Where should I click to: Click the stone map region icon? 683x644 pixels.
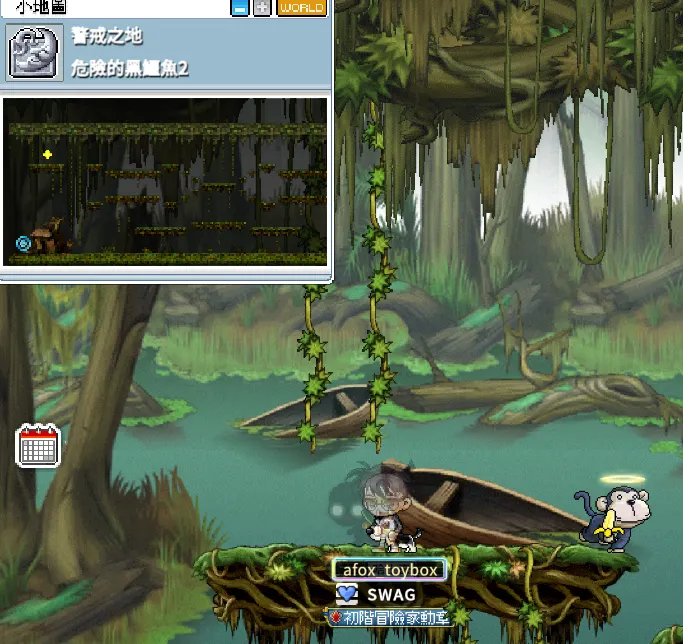point(29,52)
